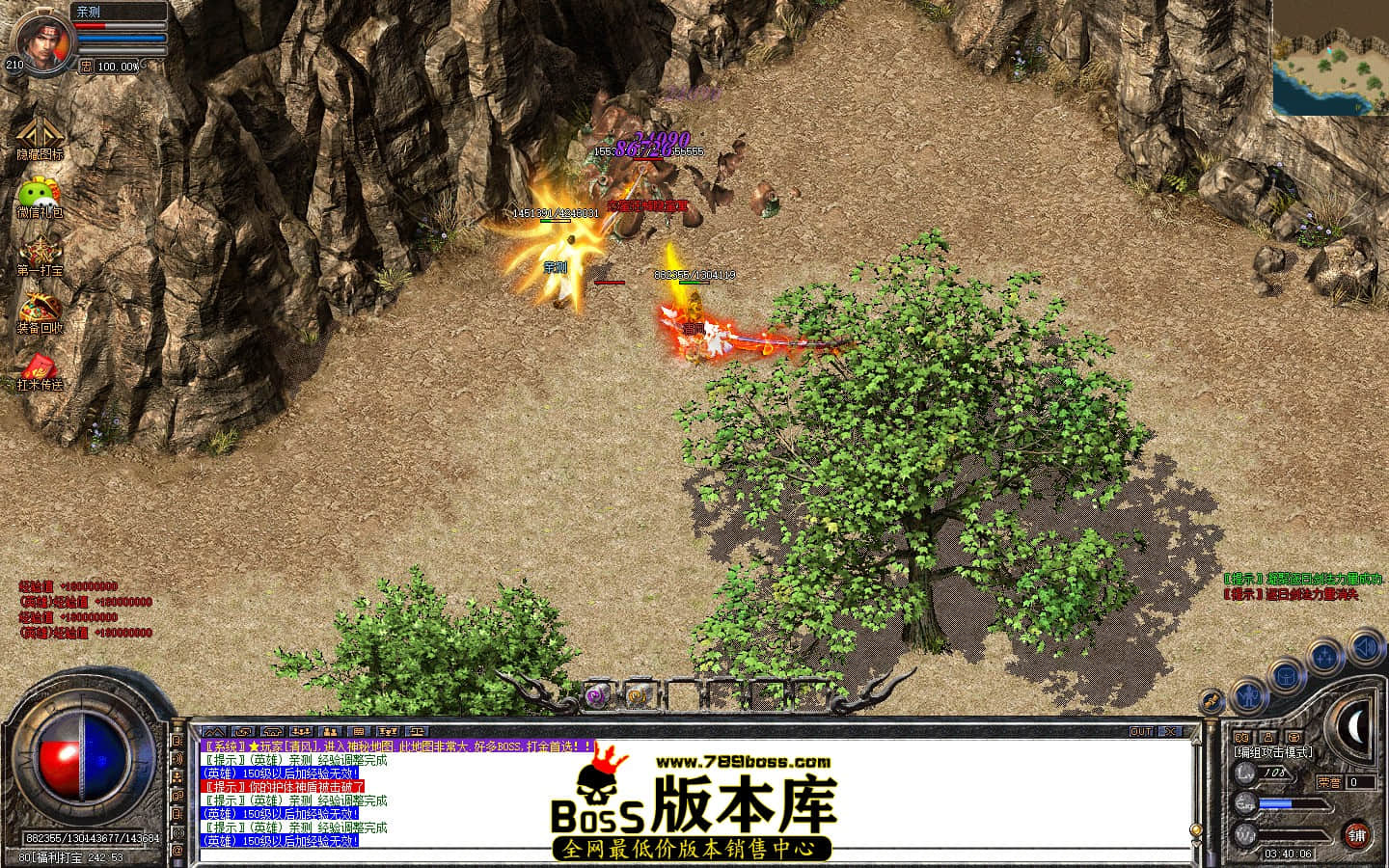This screenshot has width=1389, height=868.
Task: Toggle the speaker sound icon at top right panel
Action: (x=1364, y=645)
